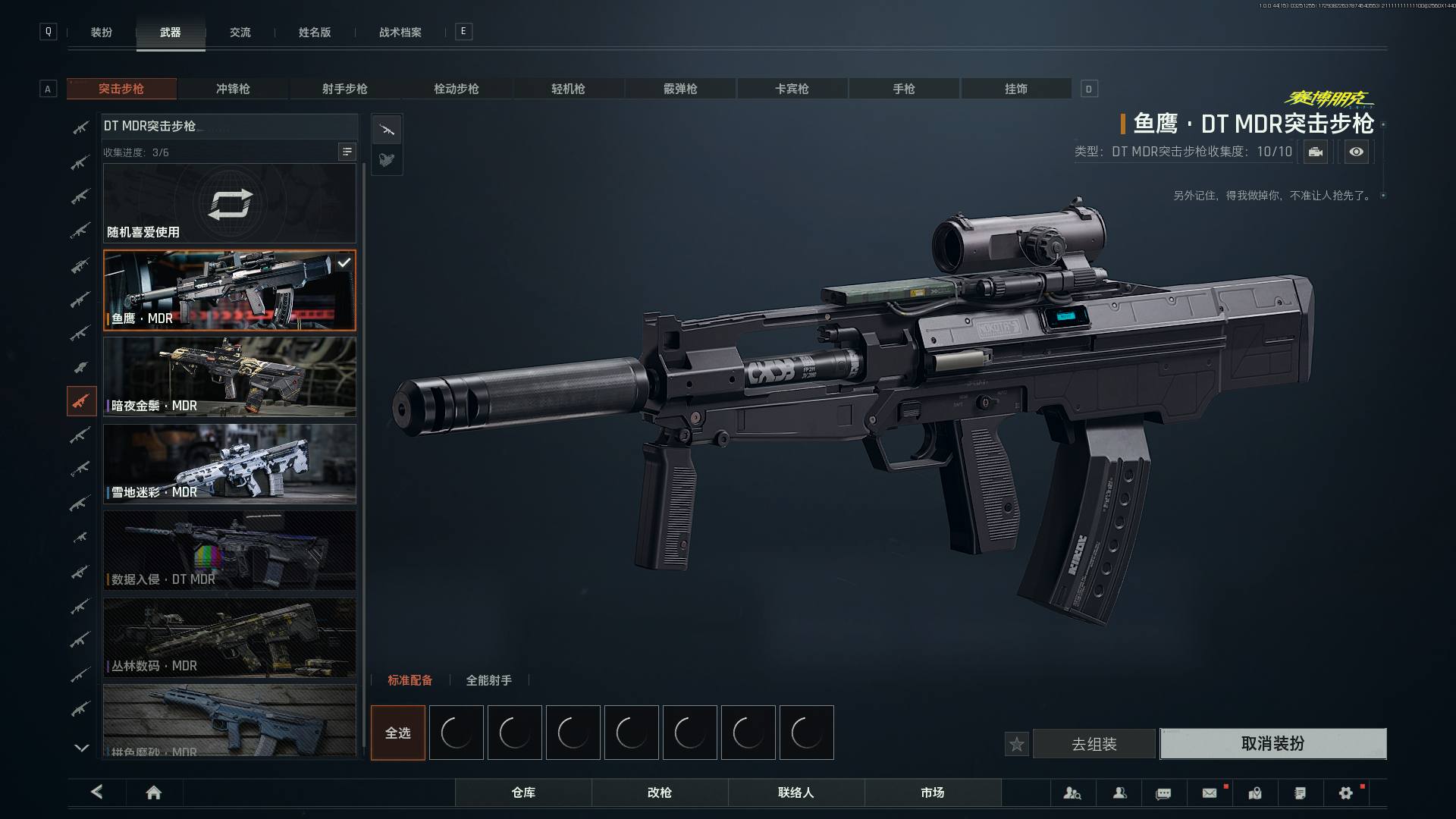Open the 仓库 storage menu
1456x819 pixels.
523,792
